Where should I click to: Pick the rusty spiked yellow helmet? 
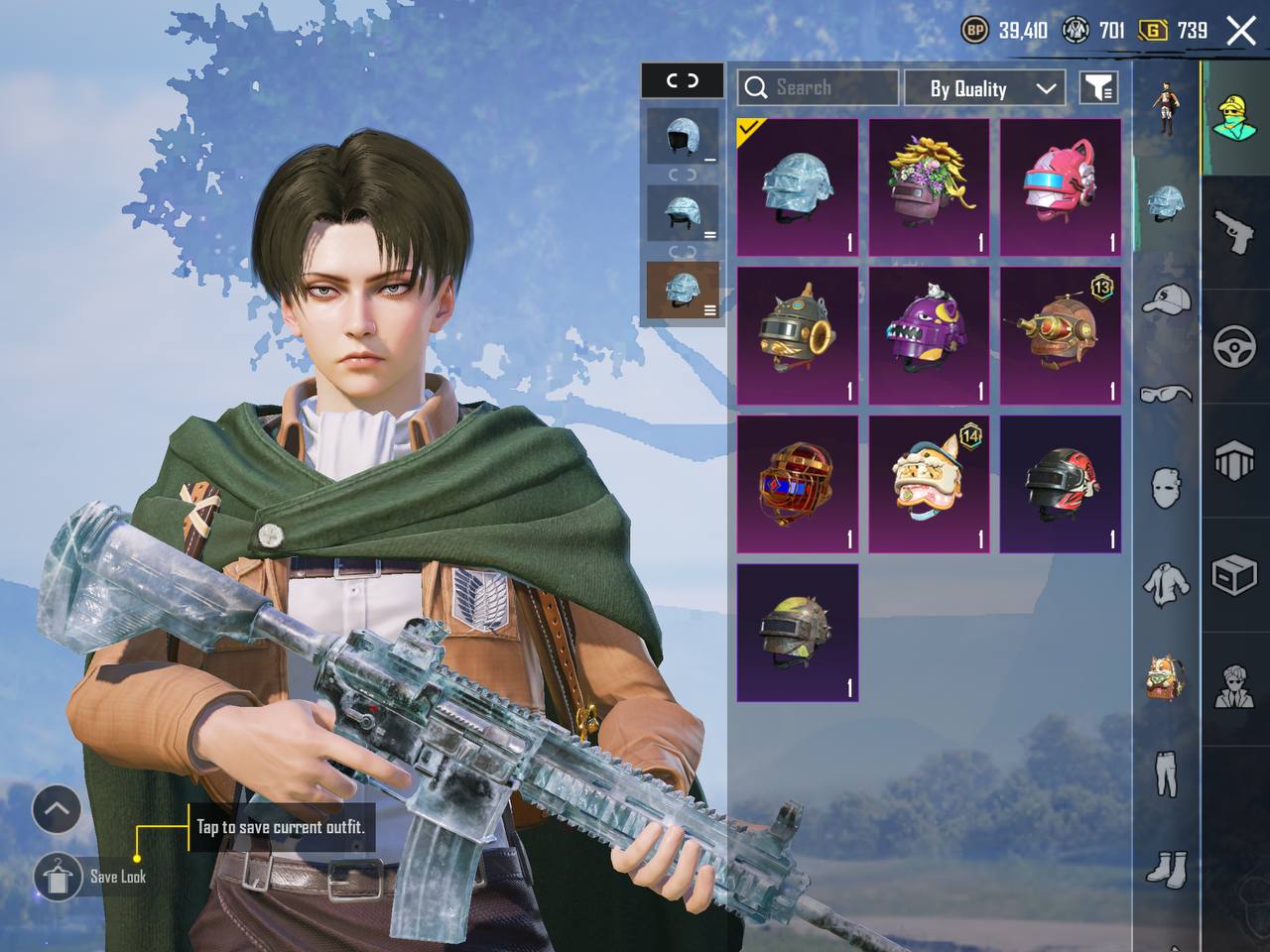click(798, 633)
